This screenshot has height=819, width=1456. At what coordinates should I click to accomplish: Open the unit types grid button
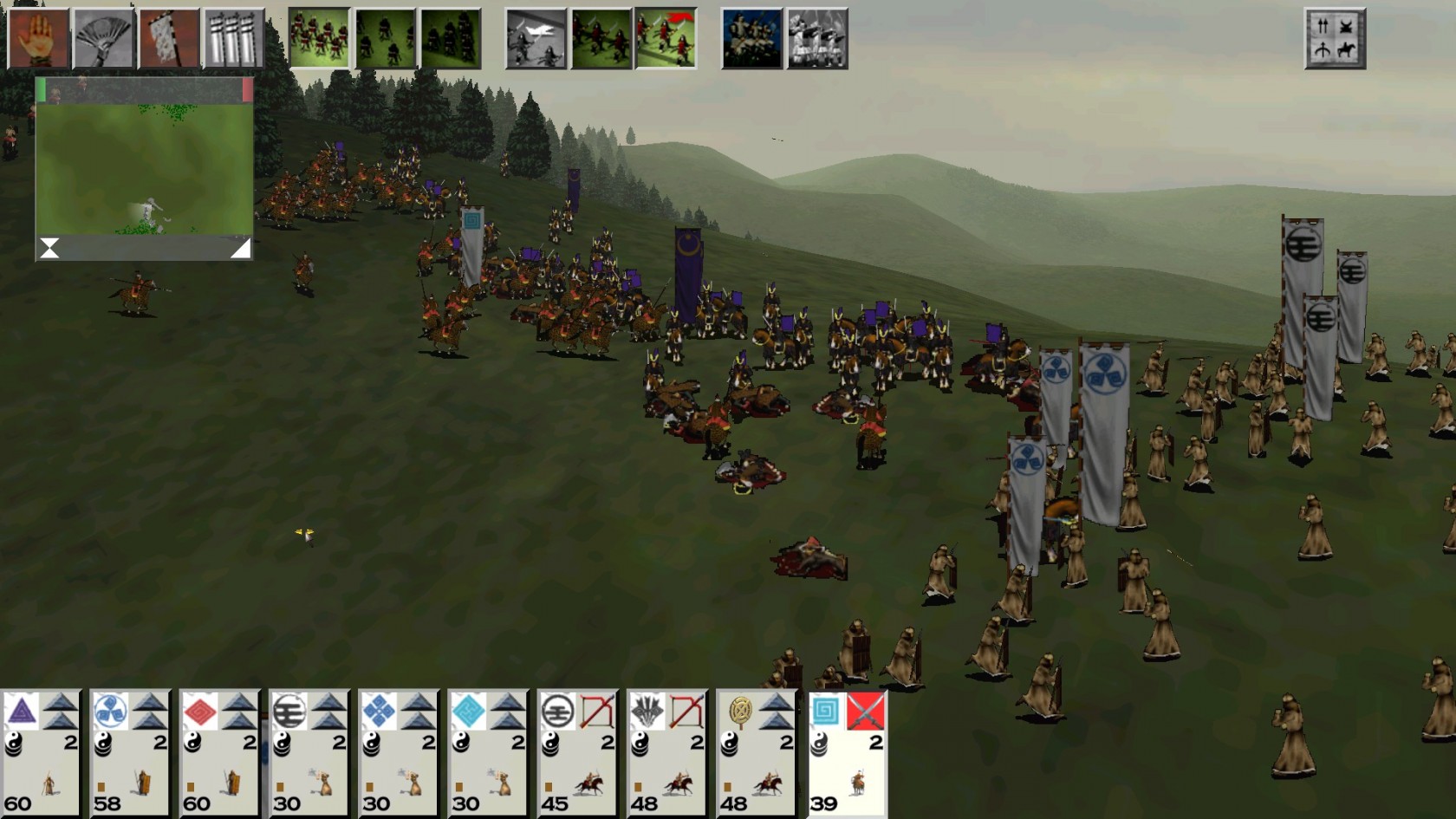pos(1335,39)
